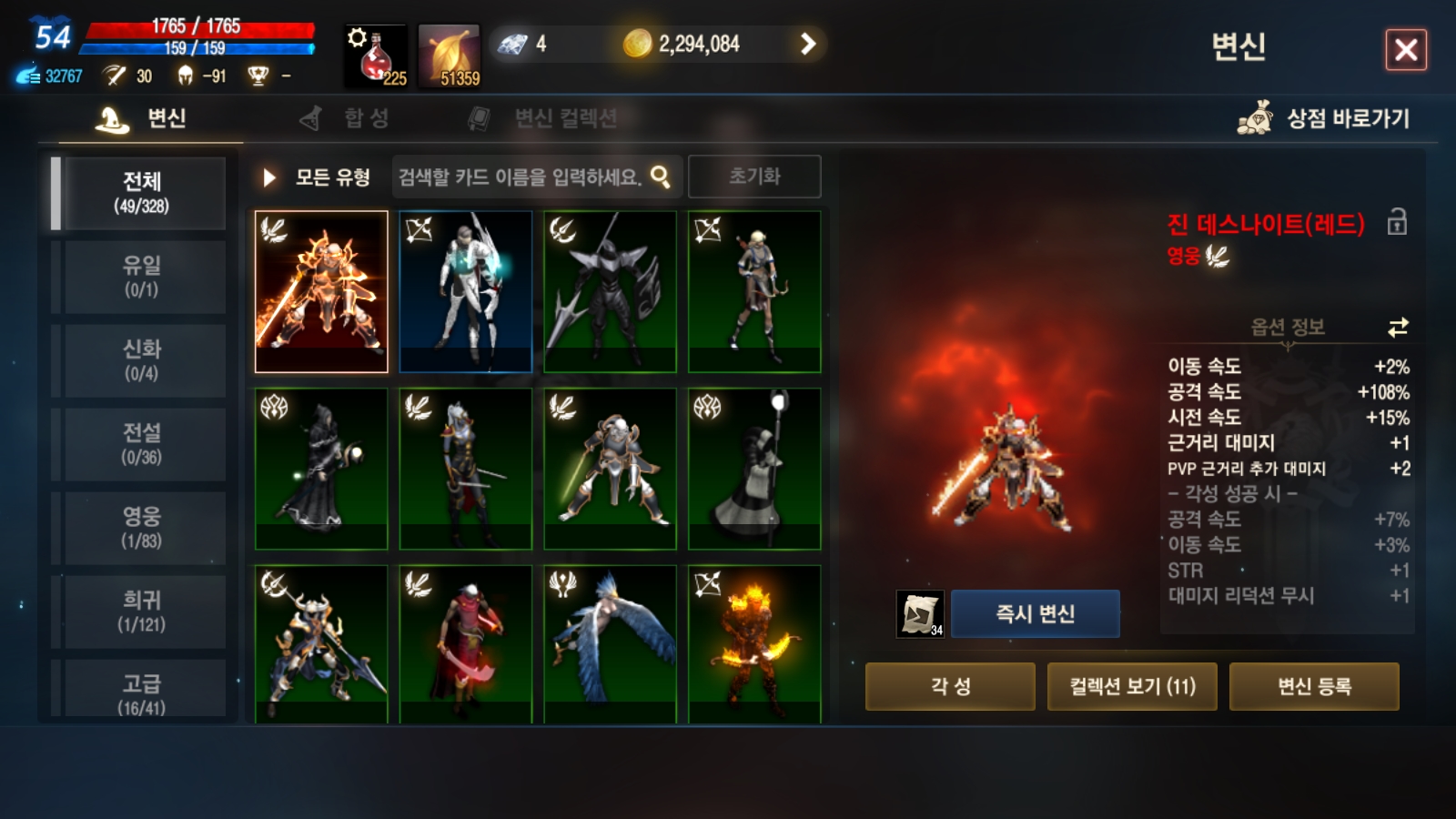Filter by 전설 grade

point(141,444)
